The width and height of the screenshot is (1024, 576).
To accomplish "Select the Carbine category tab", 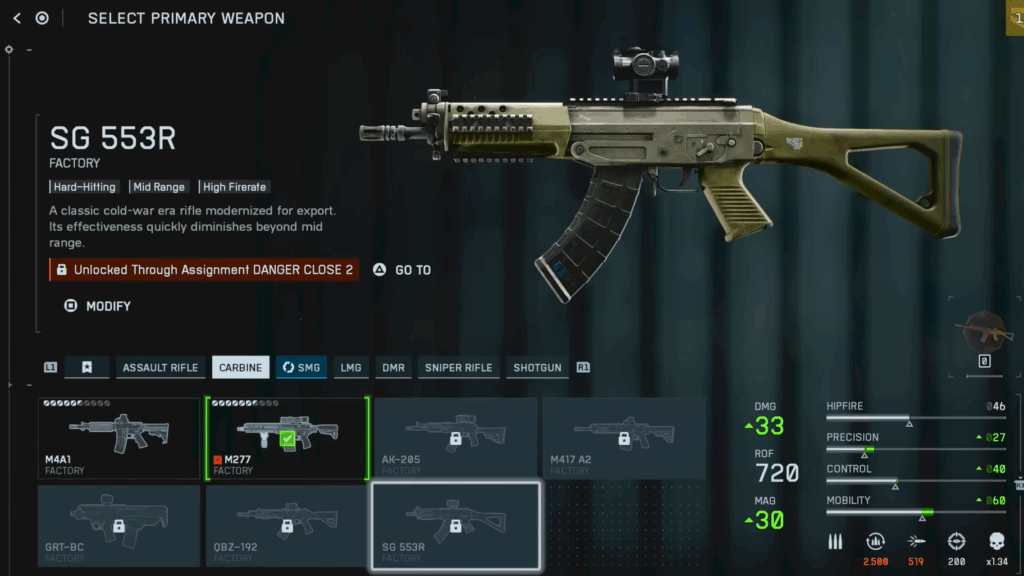I will [x=241, y=368].
